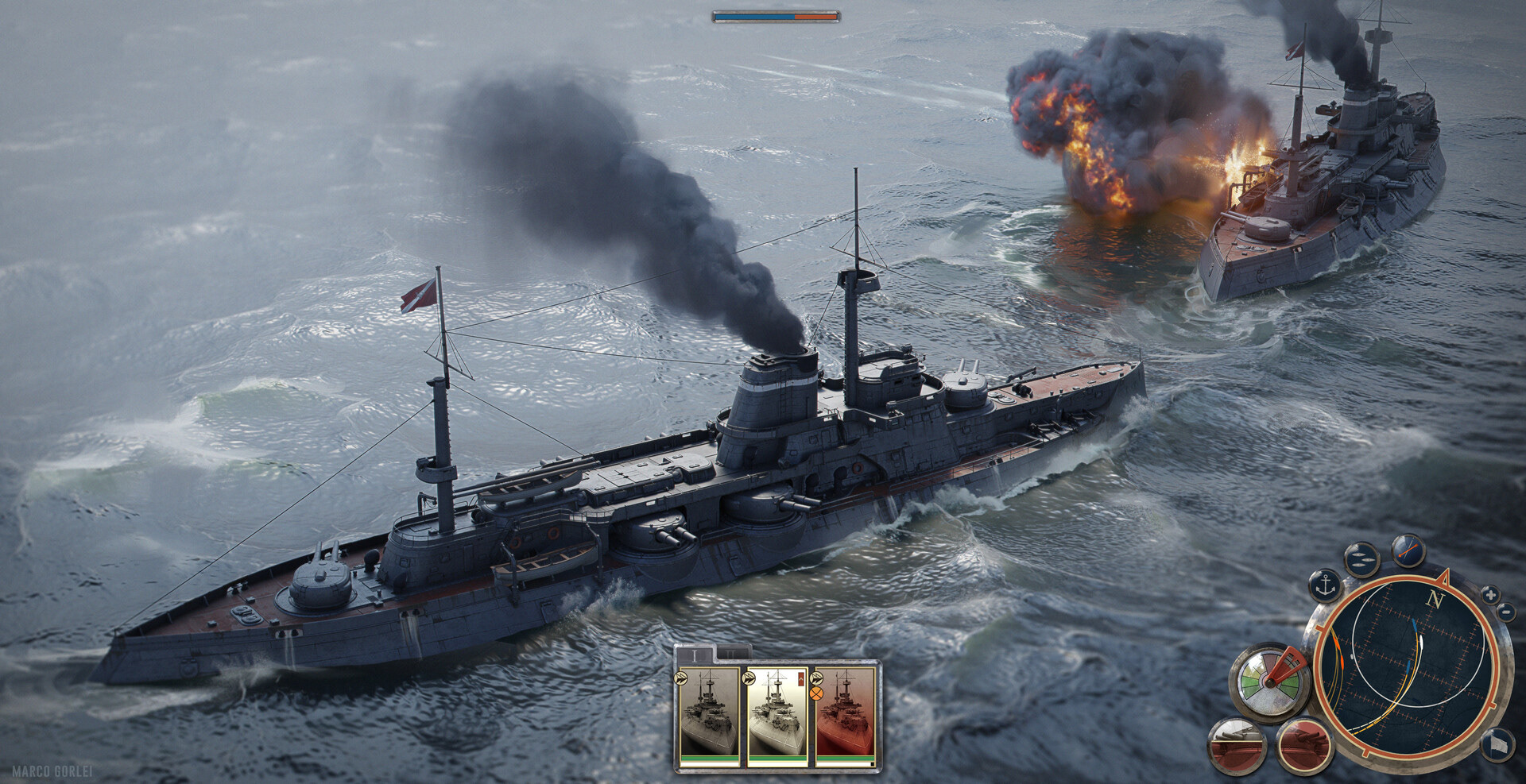Click the circular radar minimap

(1407, 667)
